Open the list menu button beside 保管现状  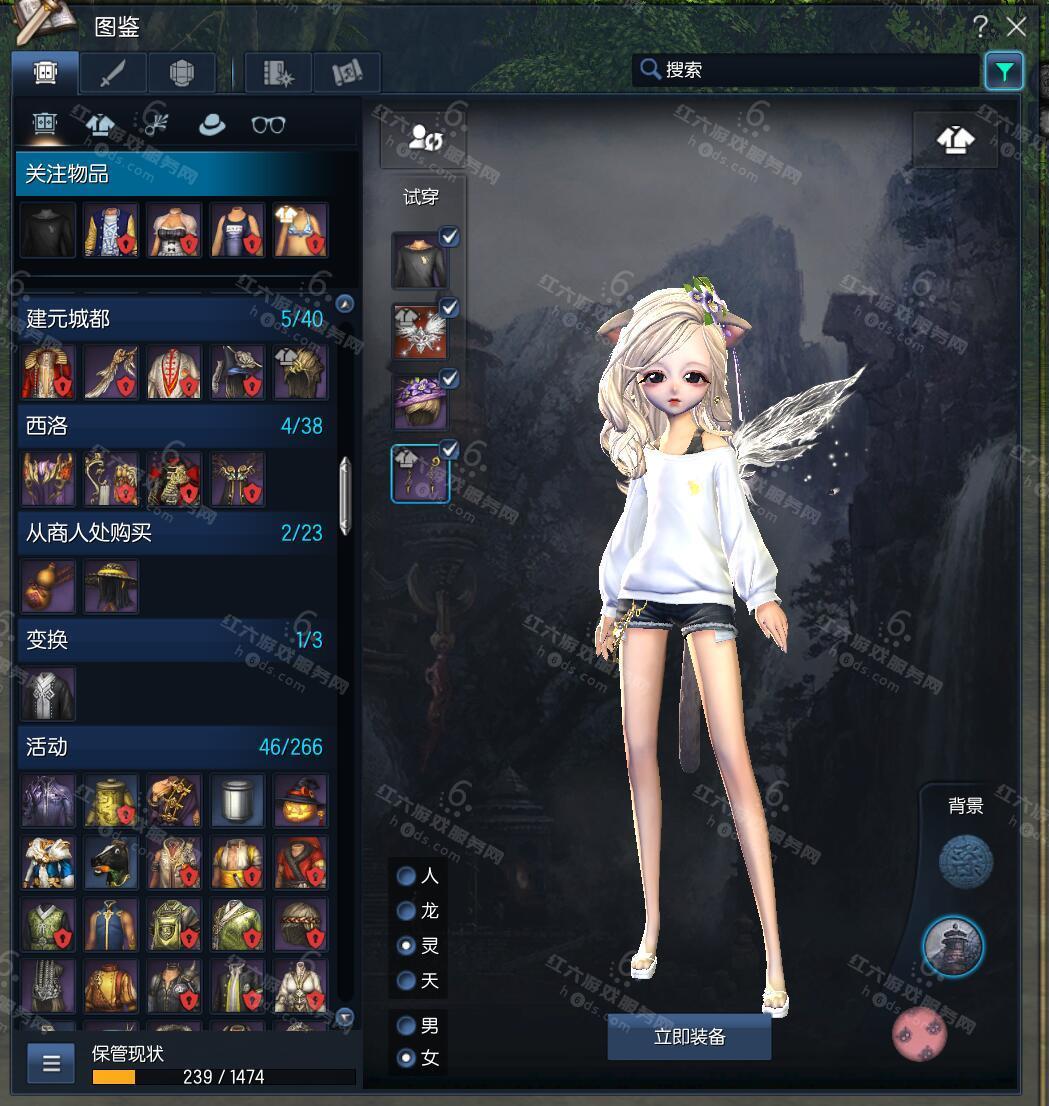[51, 1062]
